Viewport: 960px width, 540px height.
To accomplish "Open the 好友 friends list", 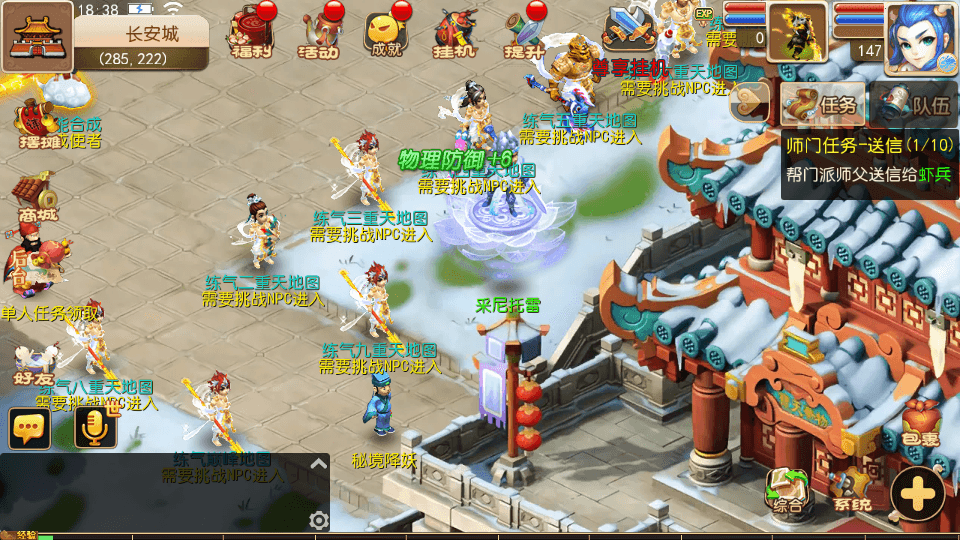I will (x=34, y=367).
